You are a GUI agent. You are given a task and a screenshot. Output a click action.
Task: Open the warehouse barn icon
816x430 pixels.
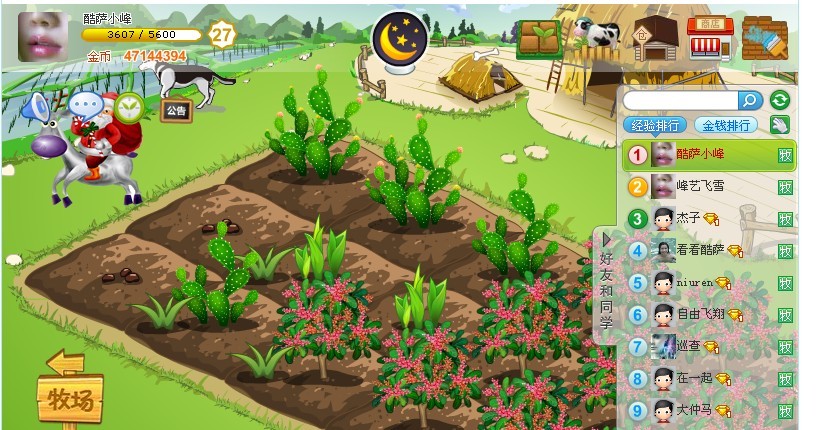tap(655, 36)
